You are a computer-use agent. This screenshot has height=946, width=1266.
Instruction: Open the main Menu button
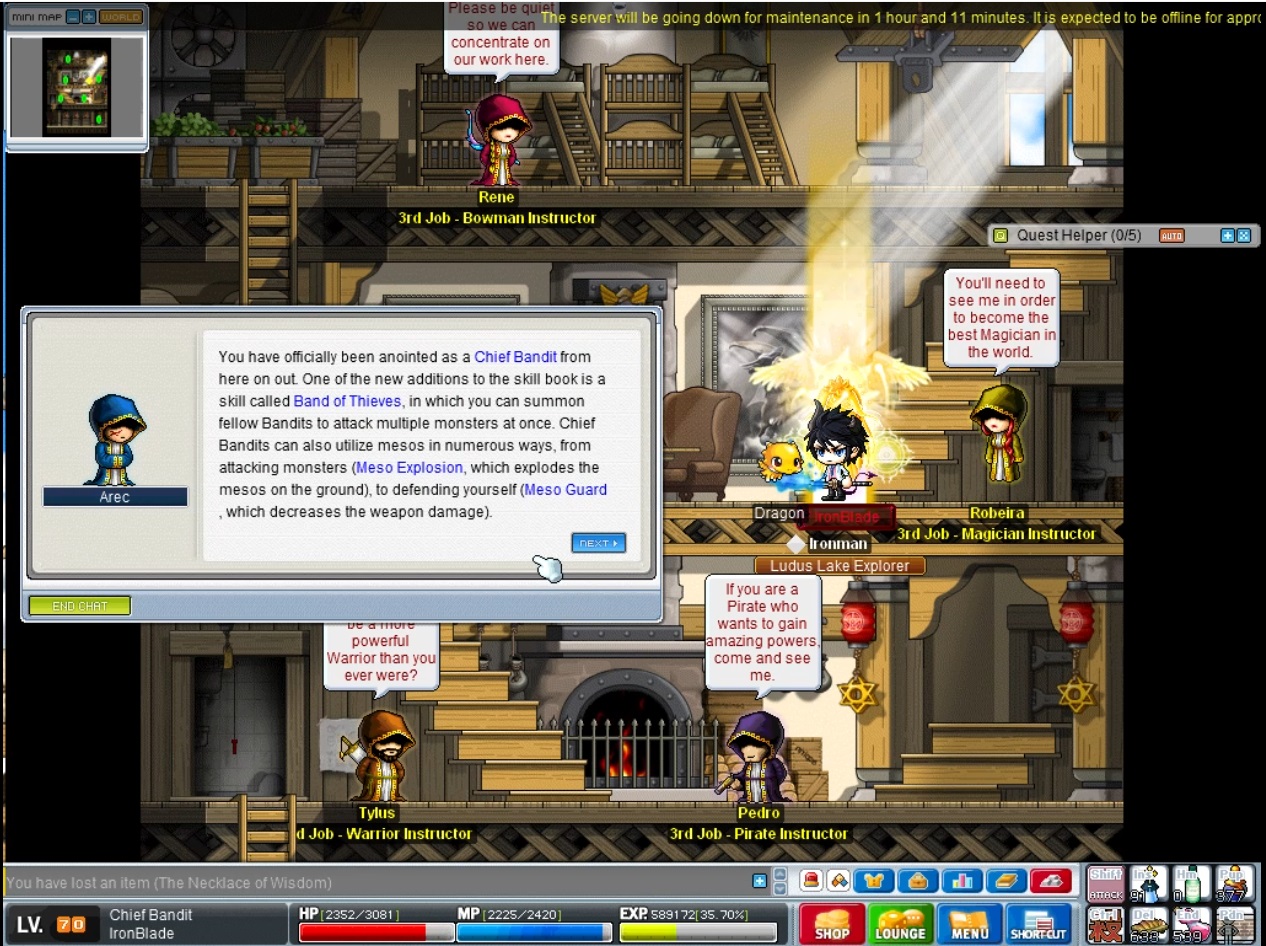969,924
